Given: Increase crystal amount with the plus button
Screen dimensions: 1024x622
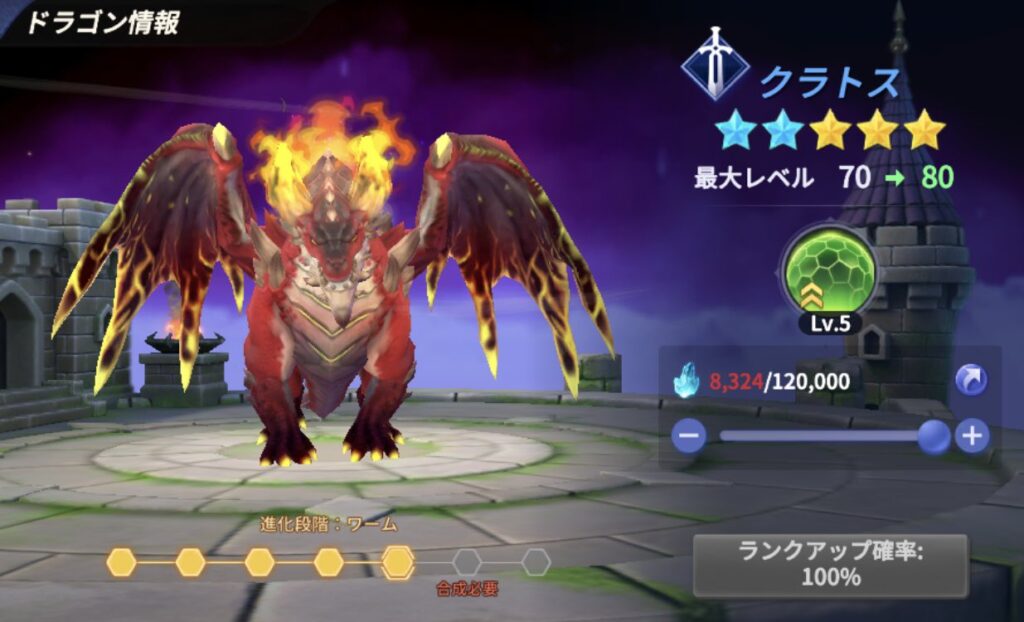Looking at the screenshot, I should (x=971, y=436).
